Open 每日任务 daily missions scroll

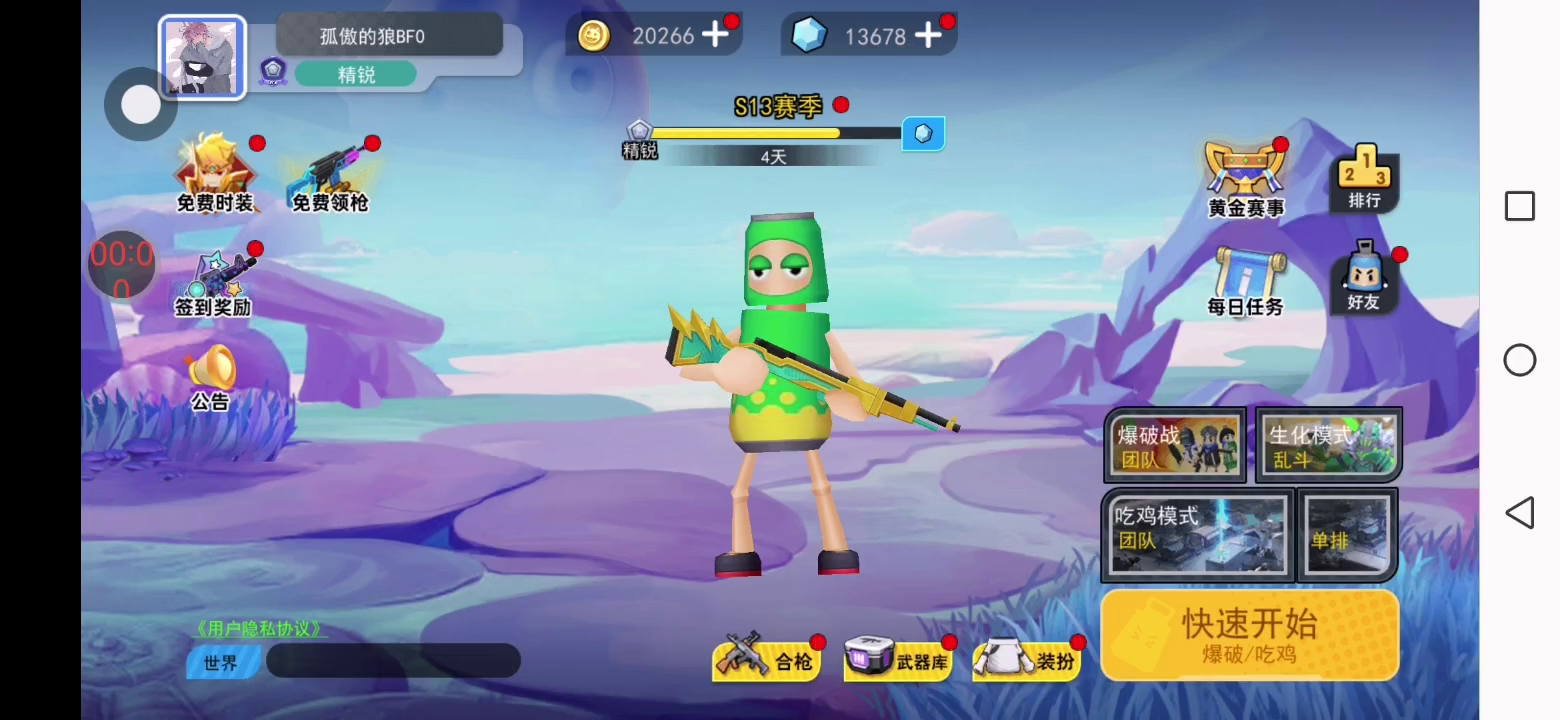pyautogui.click(x=1245, y=282)
